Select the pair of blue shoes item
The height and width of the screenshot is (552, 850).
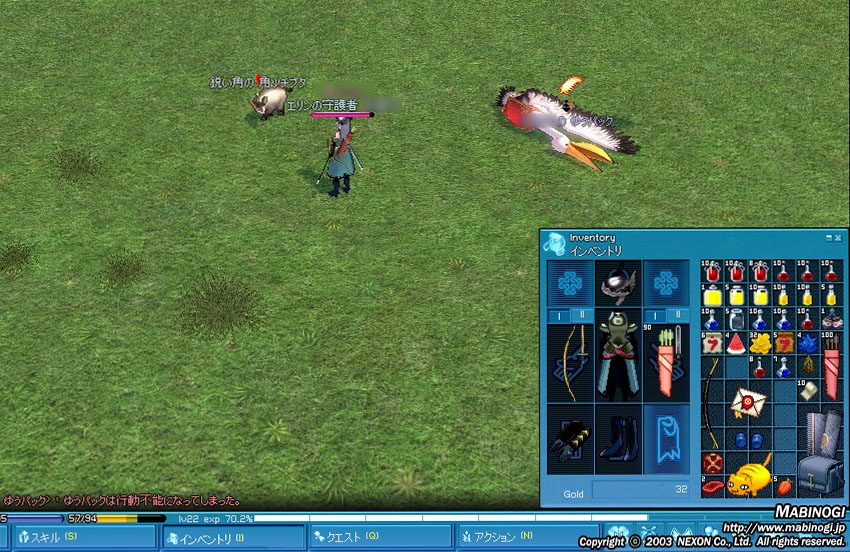tap(746, 438)
